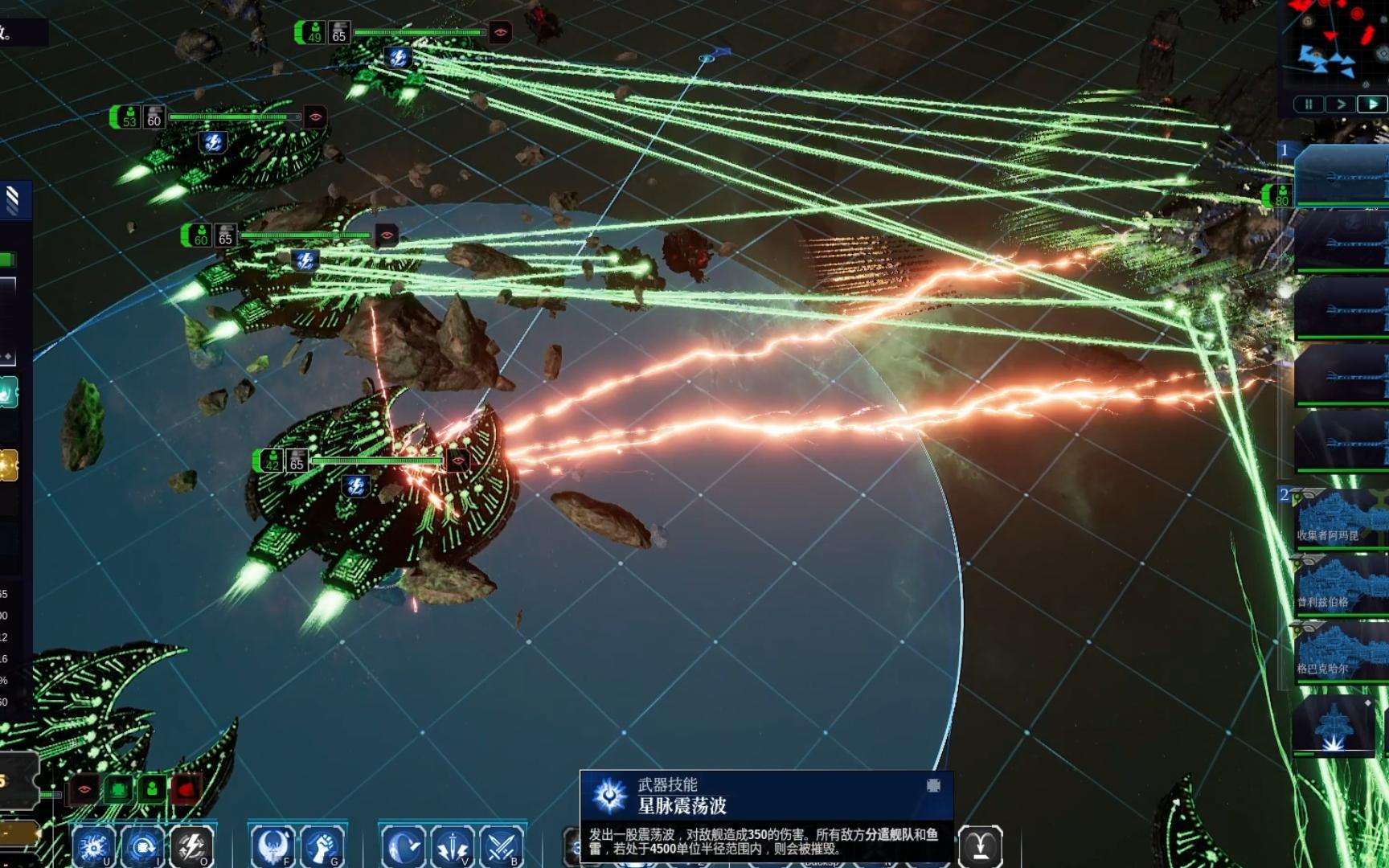The width and height of the screenshot is (1389, 868).
Task: Trigger the crescent maneuver ability
Action: click(403, 846)
